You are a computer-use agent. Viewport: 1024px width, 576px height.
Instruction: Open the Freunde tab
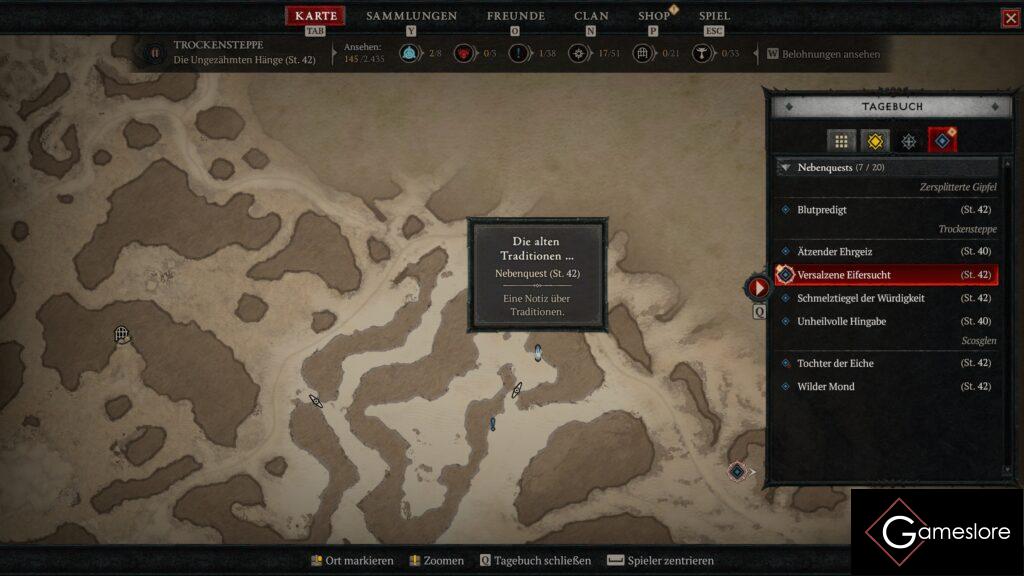tap(515, 16)
